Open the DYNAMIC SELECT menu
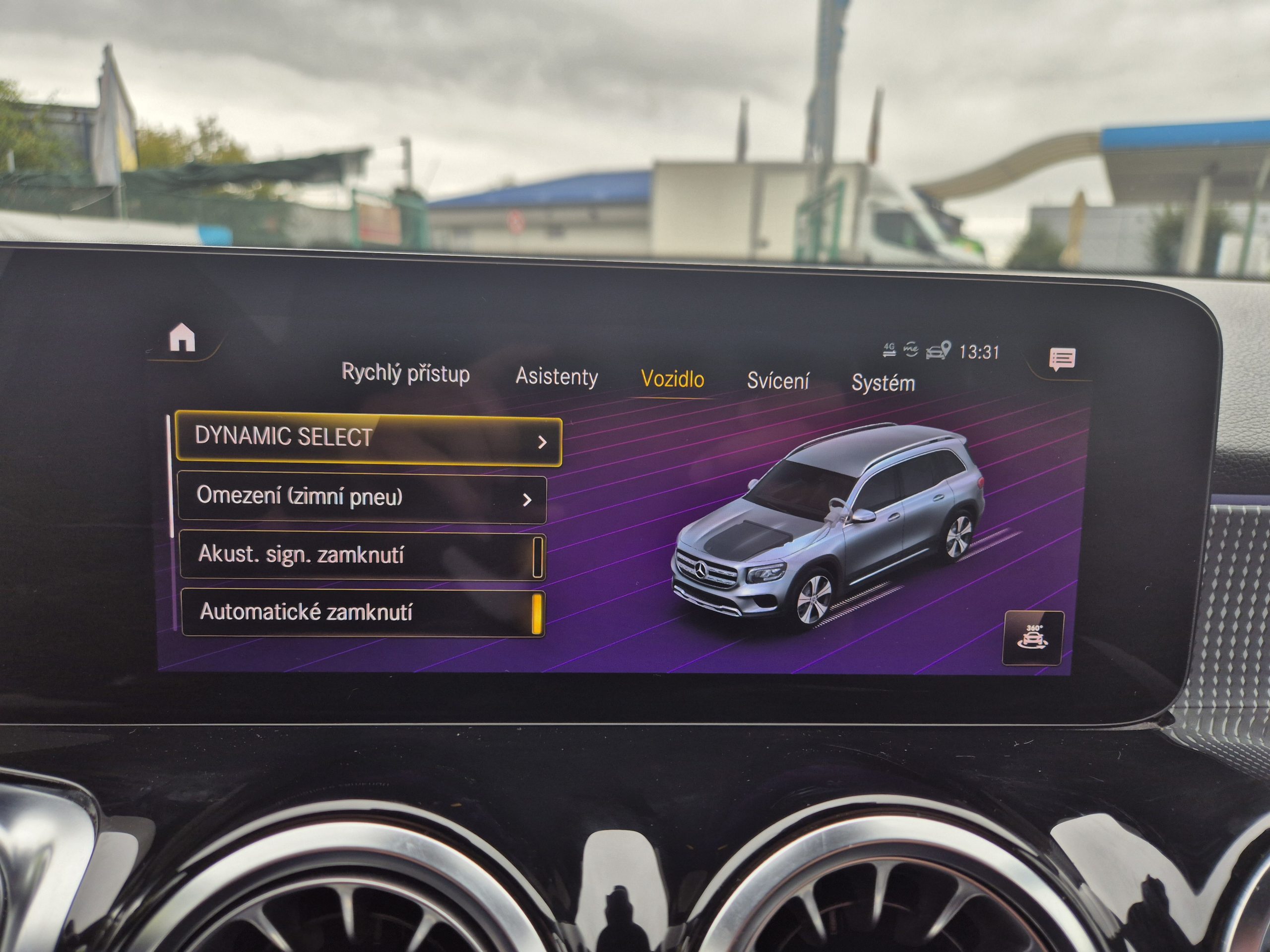 368,439
